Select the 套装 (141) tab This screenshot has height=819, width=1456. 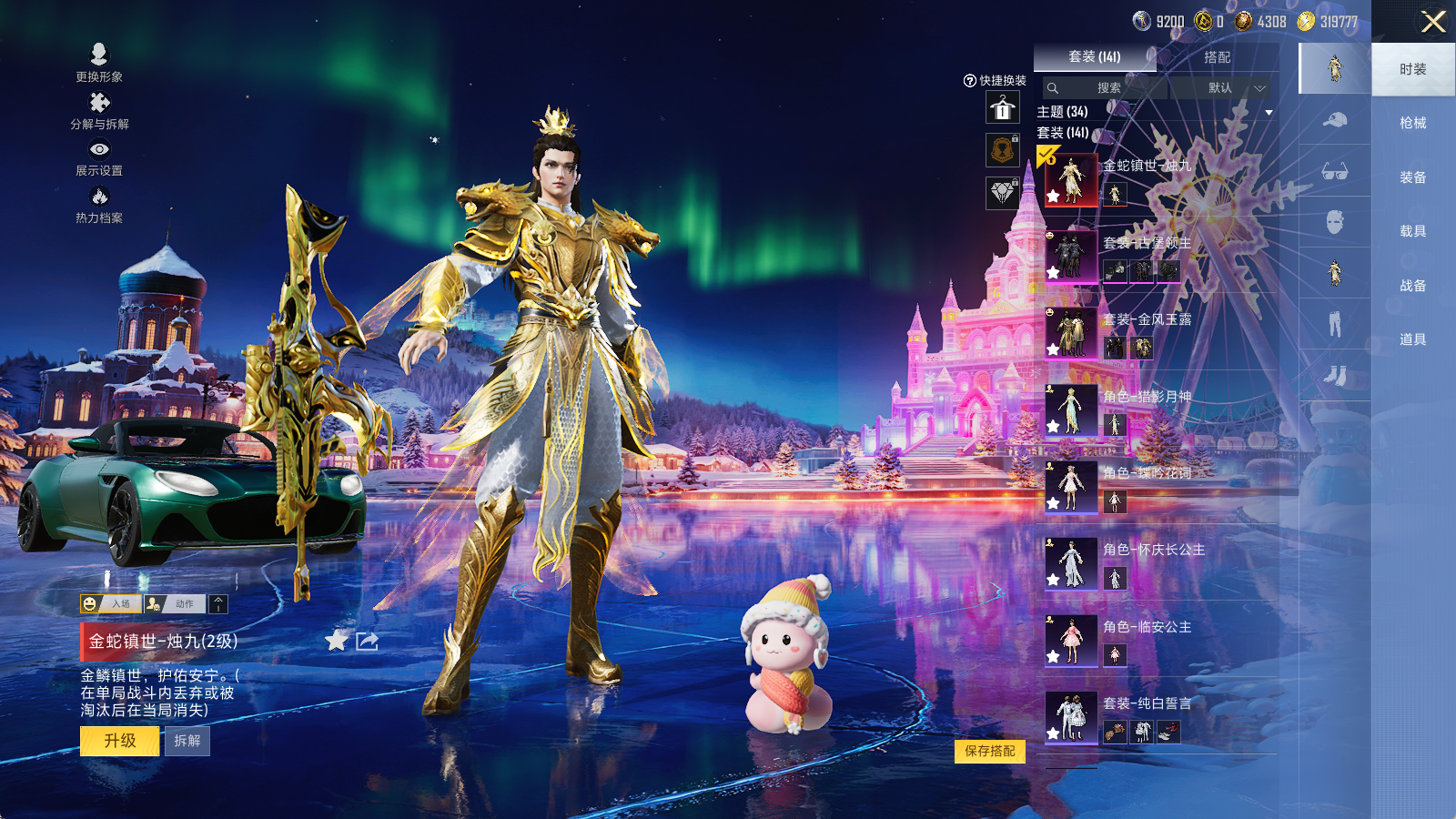(1094, 57)
